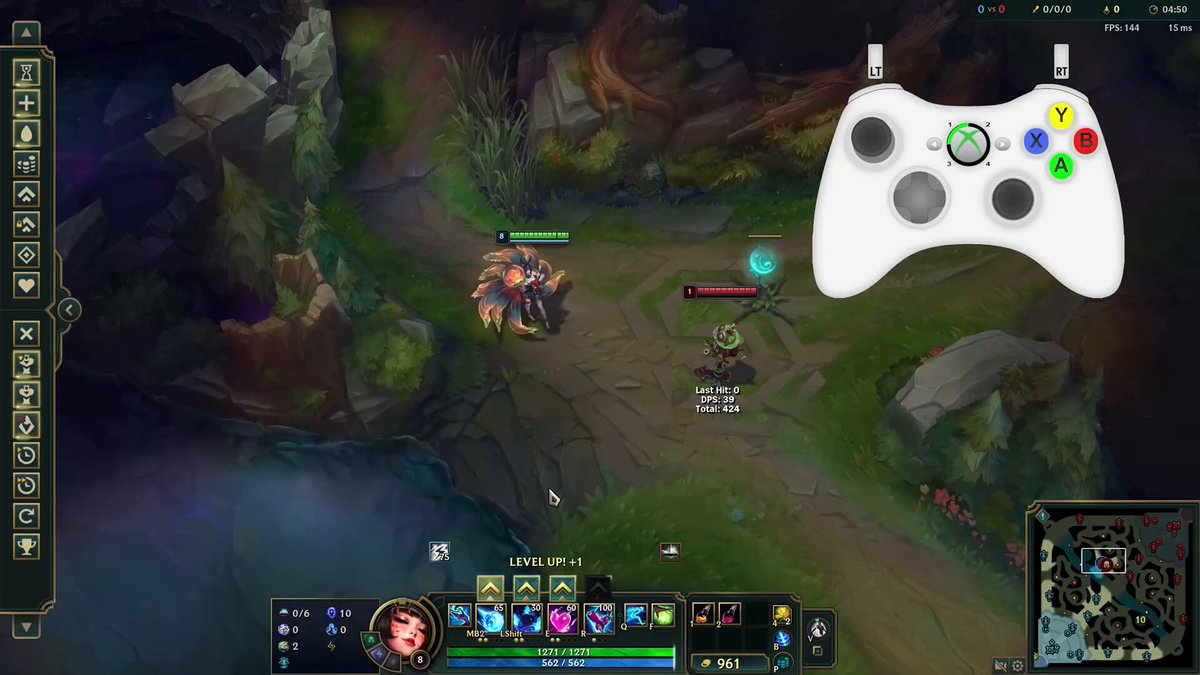This screenshot has width=1200, height=675.
Task: Level up the pink heart Charm ability
Action: [x=563, y=588]
